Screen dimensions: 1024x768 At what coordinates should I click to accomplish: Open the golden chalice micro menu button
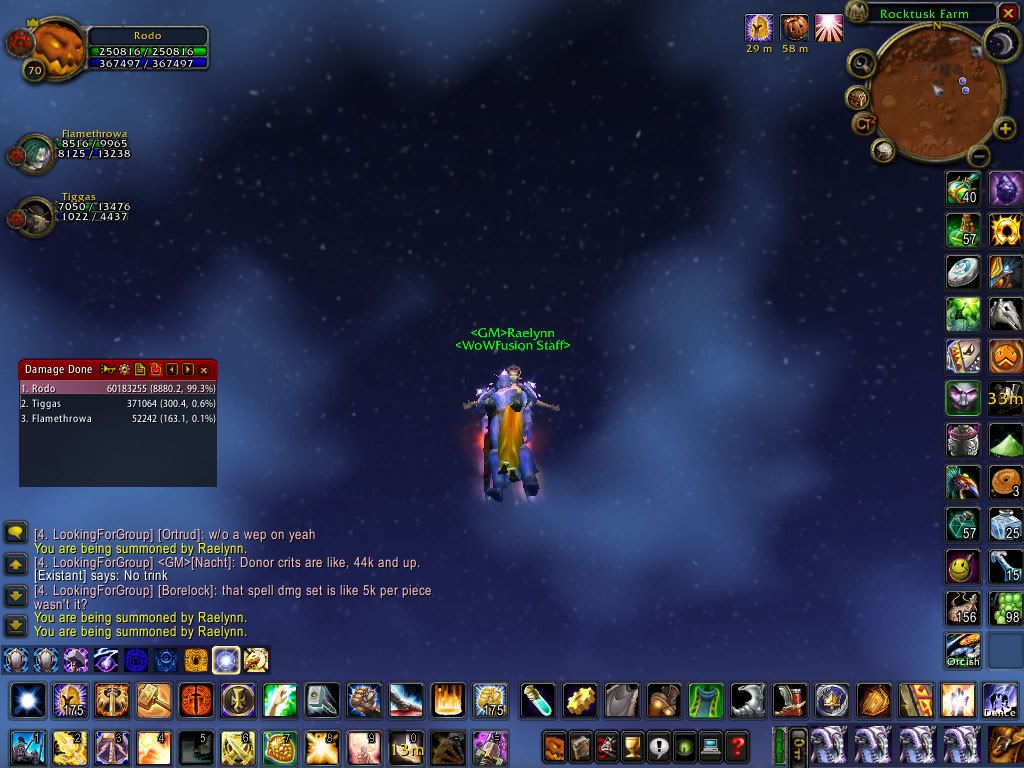click(x=632, y=745)
